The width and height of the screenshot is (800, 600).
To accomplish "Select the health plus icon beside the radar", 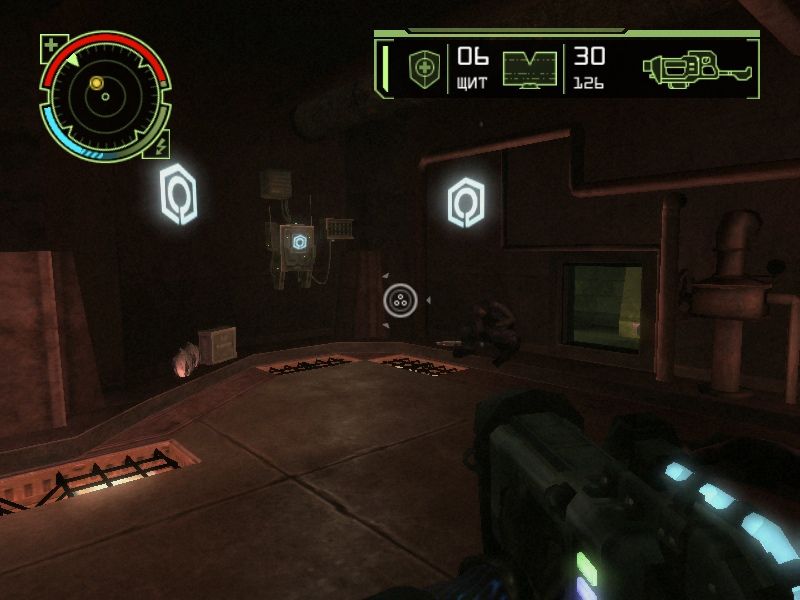I will pos(50,44).
